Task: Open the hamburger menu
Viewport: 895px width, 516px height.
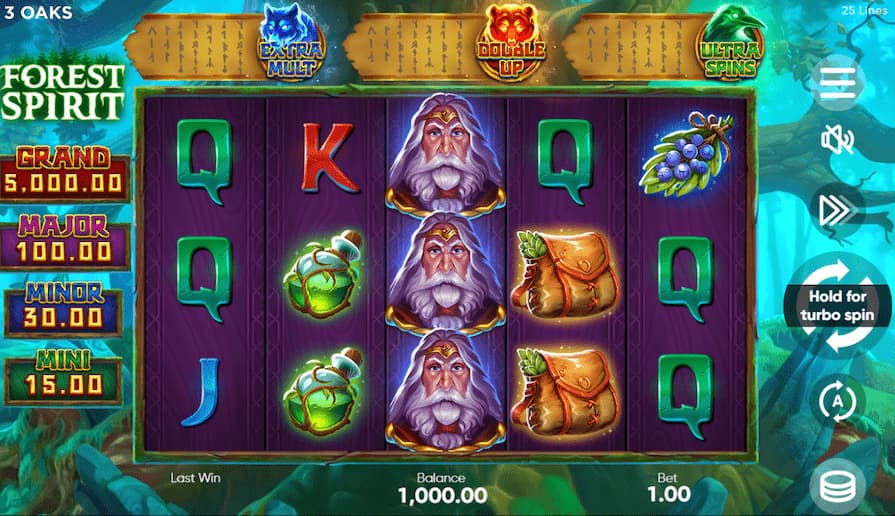Action: [837, 82]
